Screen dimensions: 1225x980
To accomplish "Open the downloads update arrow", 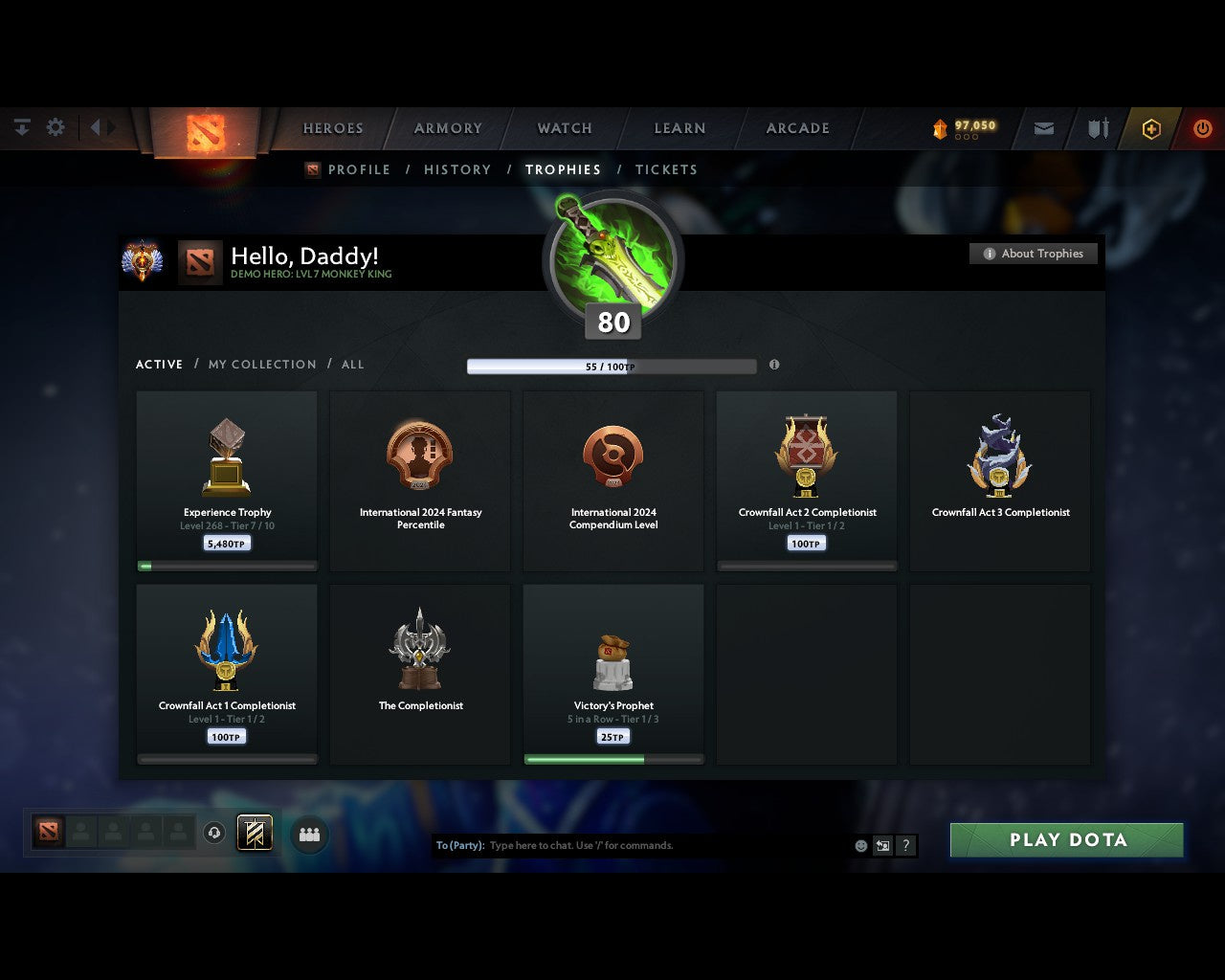I will click(x=21, y=127).
